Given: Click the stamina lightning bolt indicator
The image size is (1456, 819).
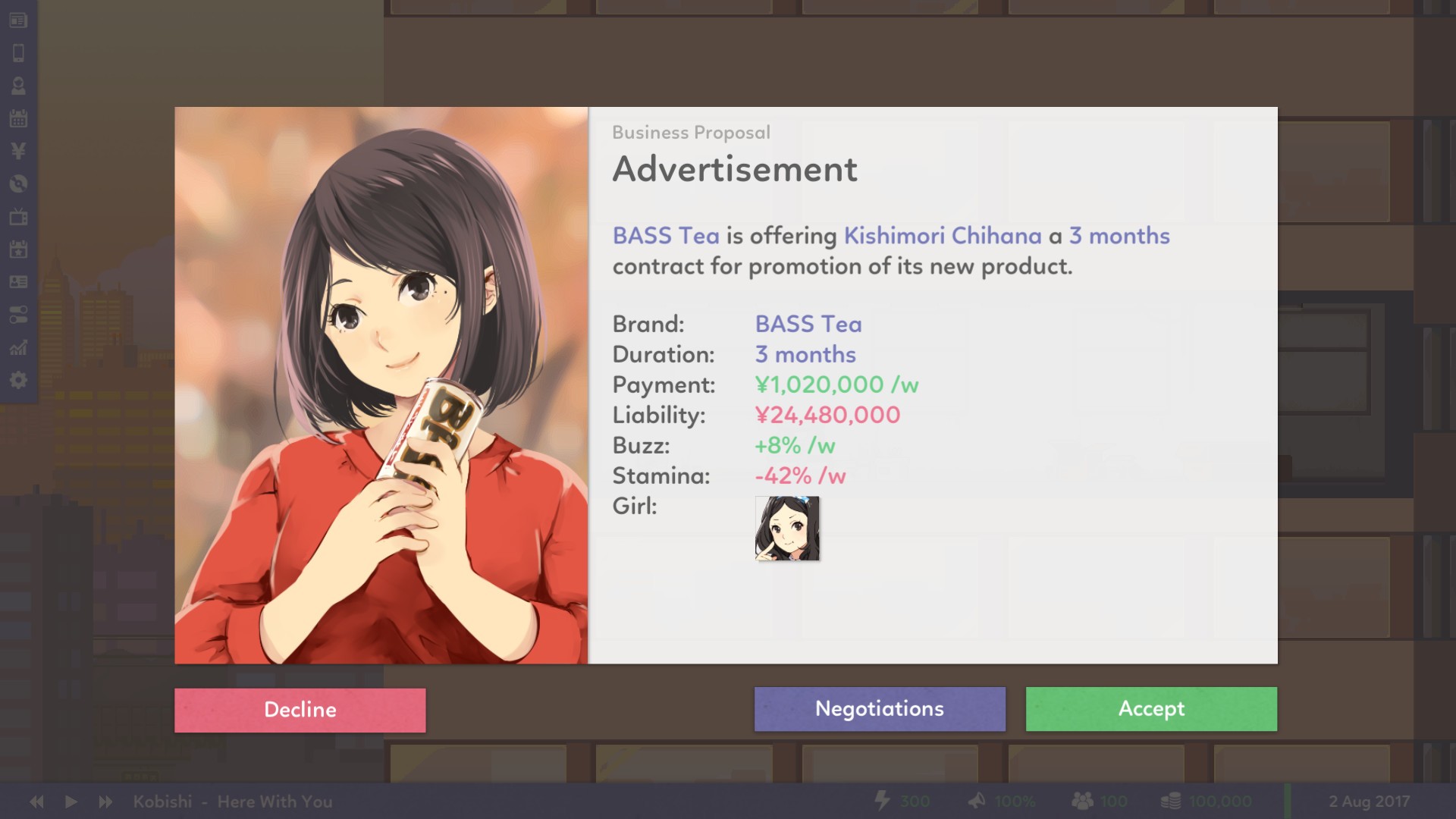Looking at the screenshot, I should [882, 801].
